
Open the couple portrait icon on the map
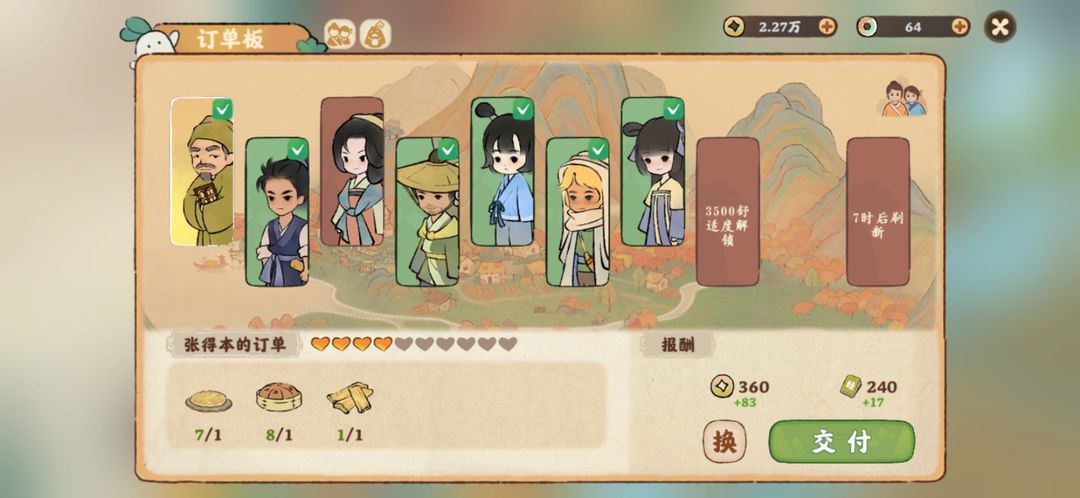coord(904,99)
